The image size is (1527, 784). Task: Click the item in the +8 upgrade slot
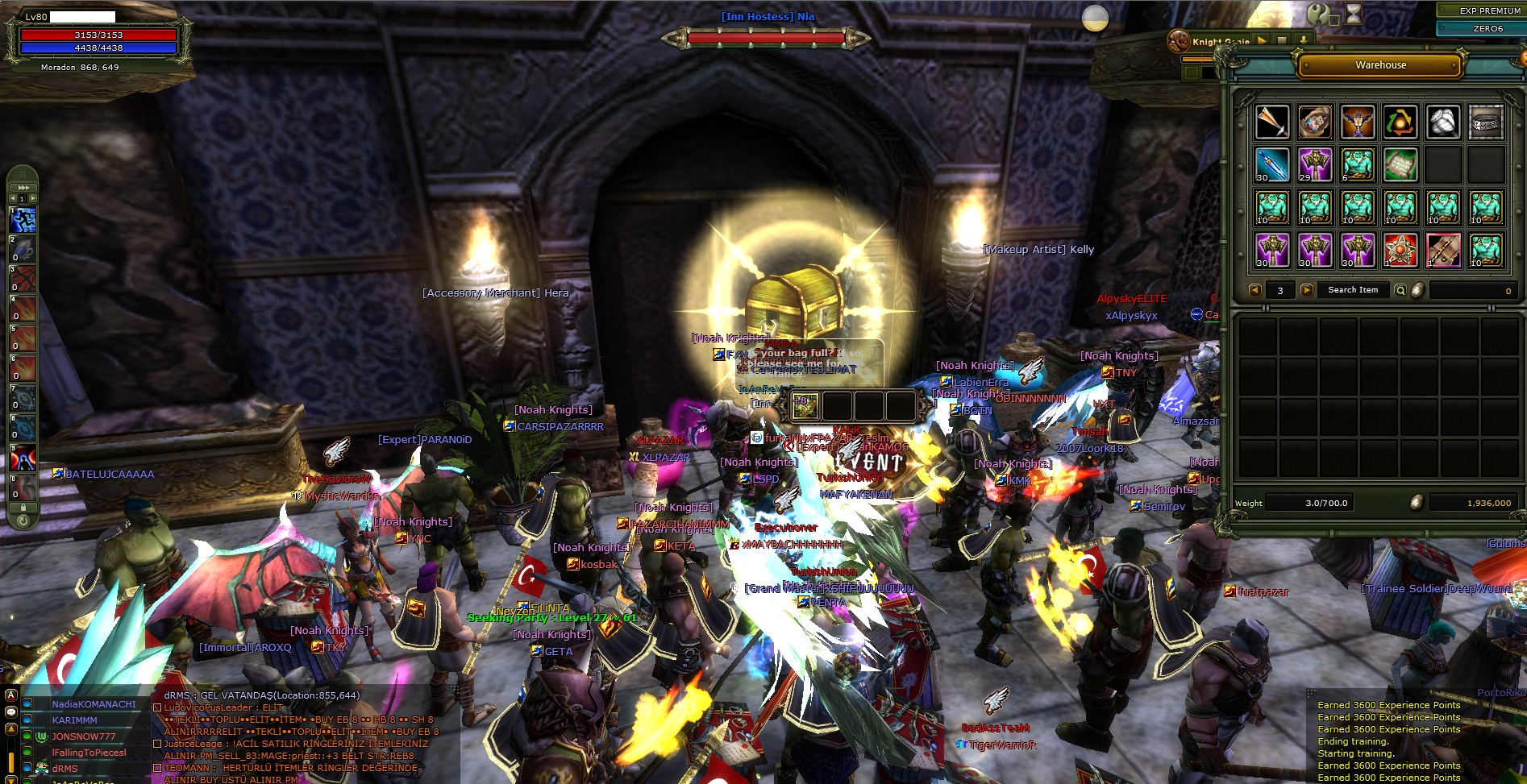(x=804, y=407)
